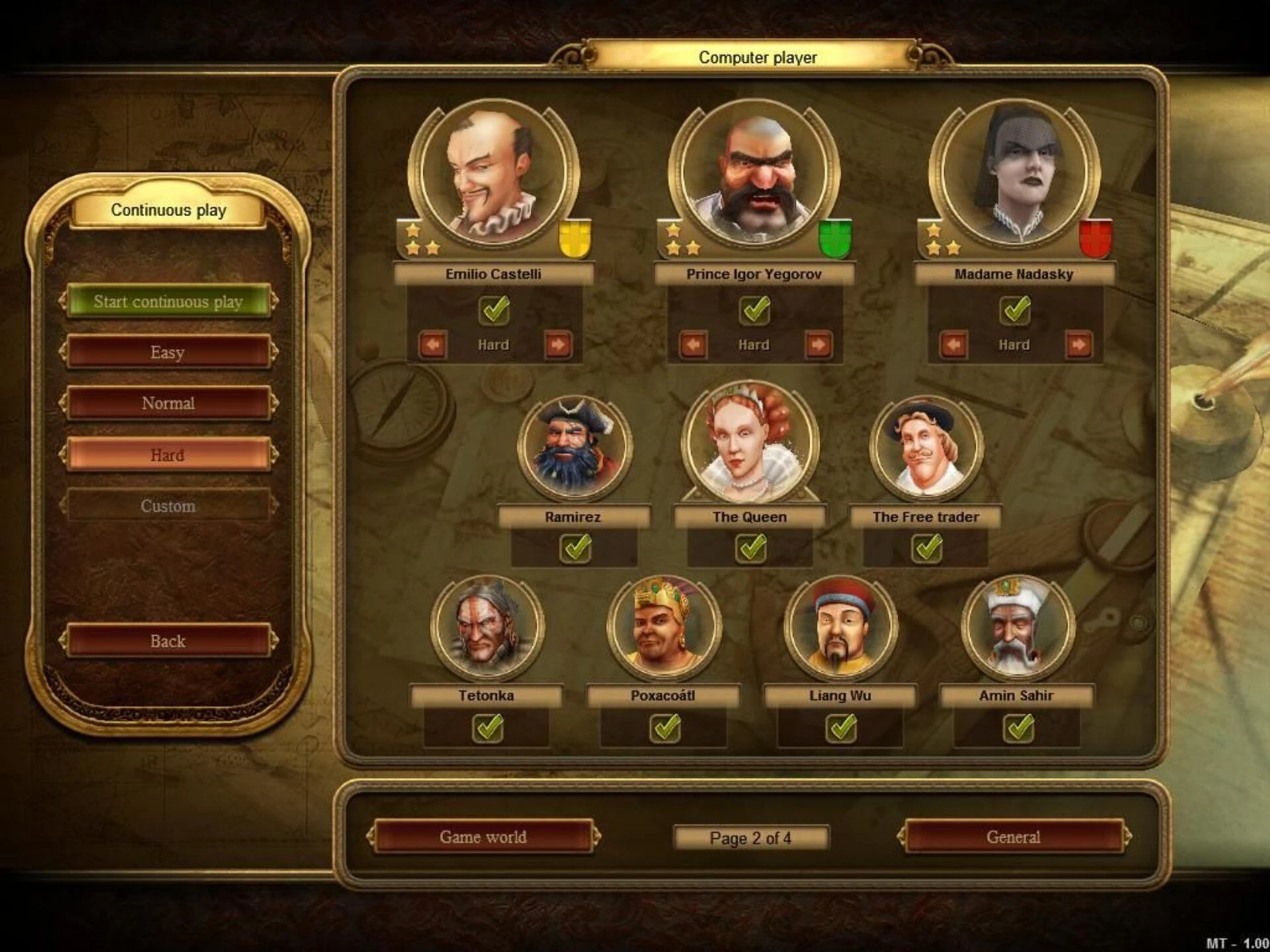Uncheck Prince Igor Yegorov
The height and width of the screenshot is (952, 1270).
point(755,309)
